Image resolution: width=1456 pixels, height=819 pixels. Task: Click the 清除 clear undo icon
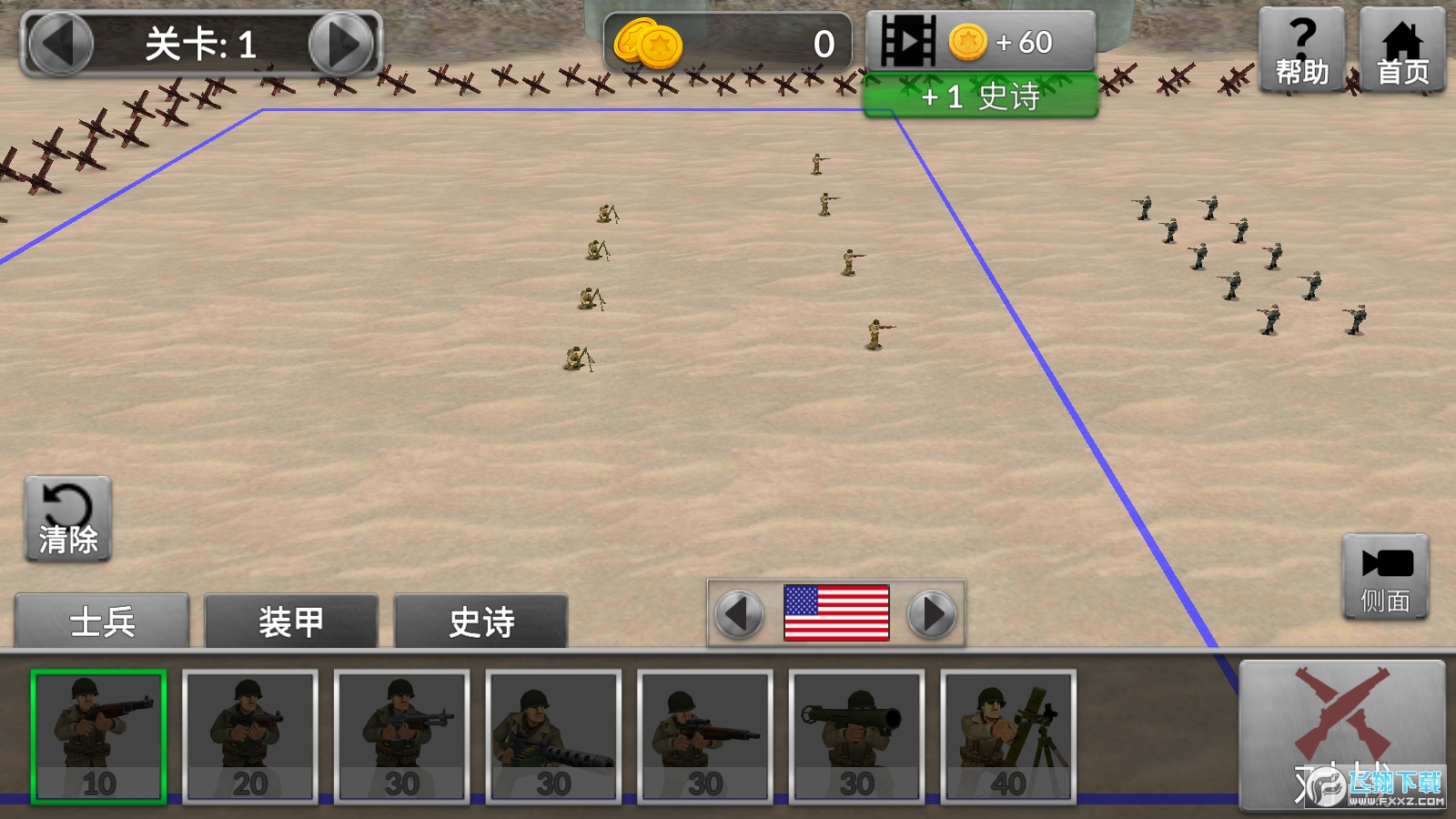[66, 517]
